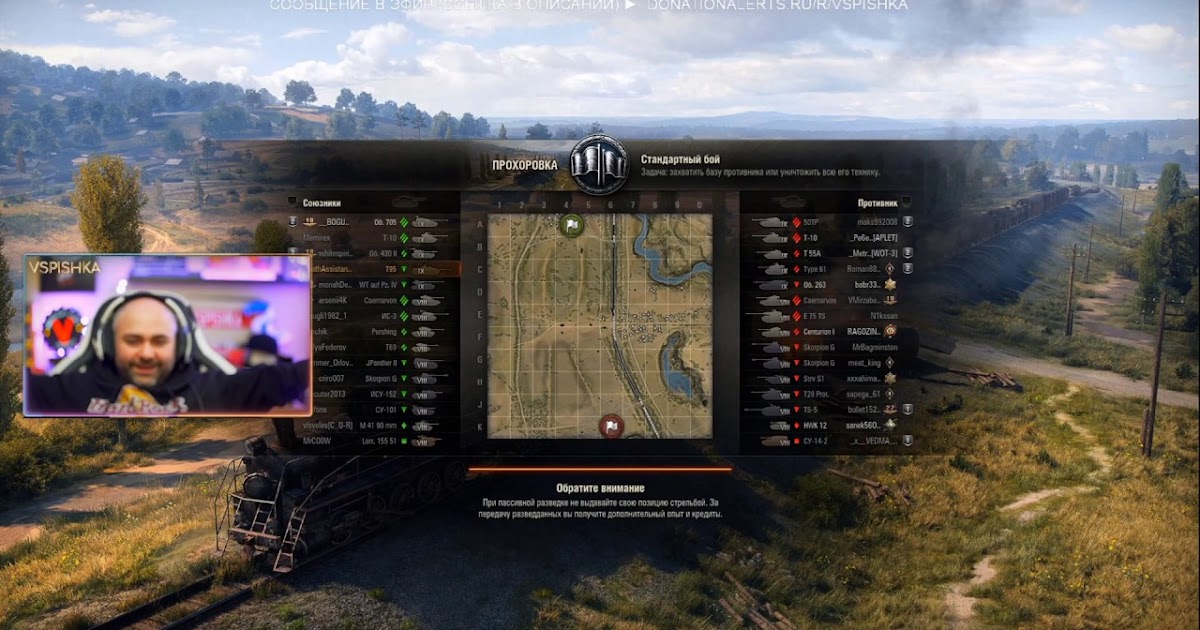Select enemy player bobr33 with Об. 263
The height and width of the screenshot is (630, 1200).
pyautogui.click(x=830, y=284)
